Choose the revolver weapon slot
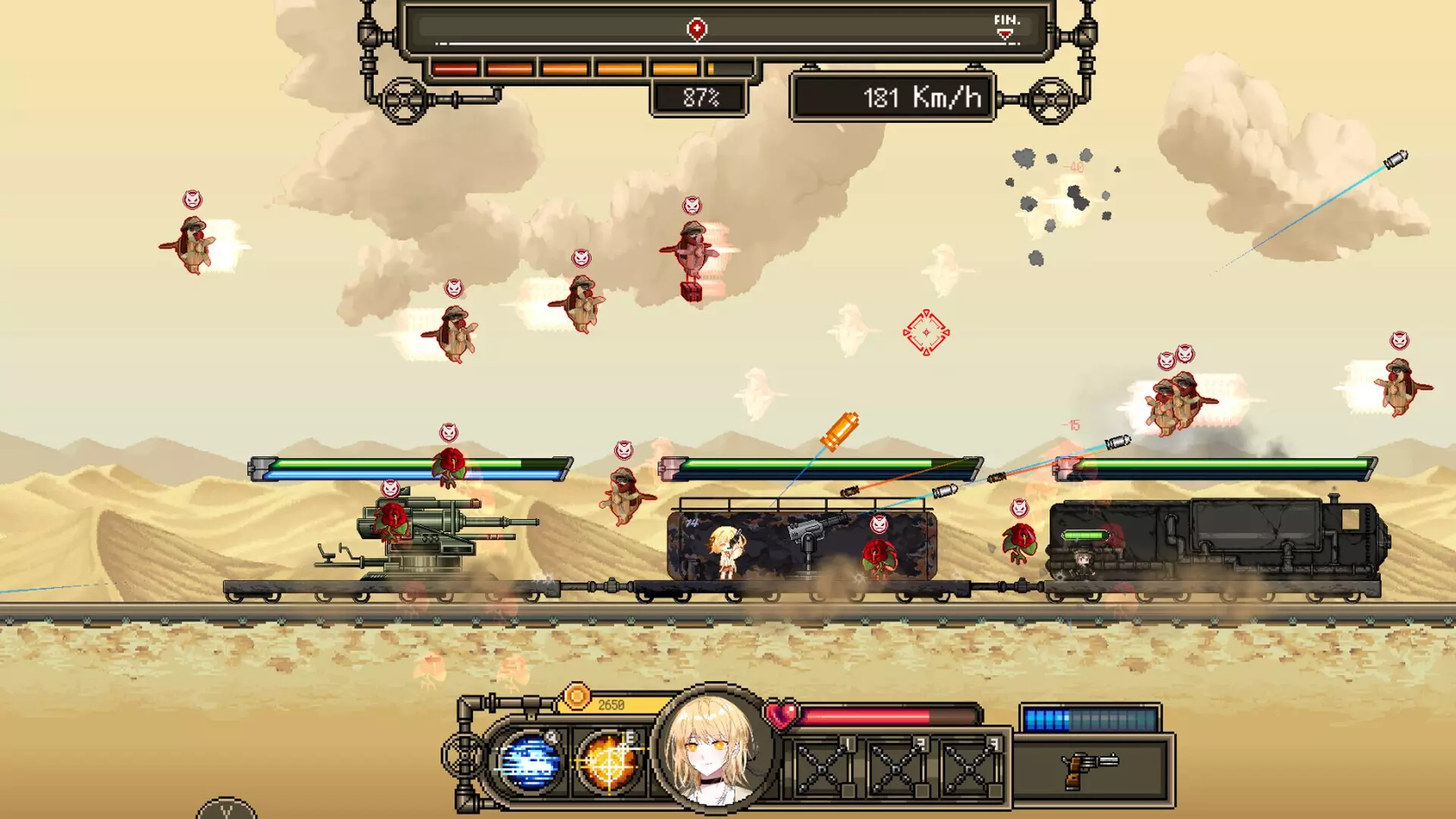The height and width of the screenshot is (819, 1456). [1090, 768]
